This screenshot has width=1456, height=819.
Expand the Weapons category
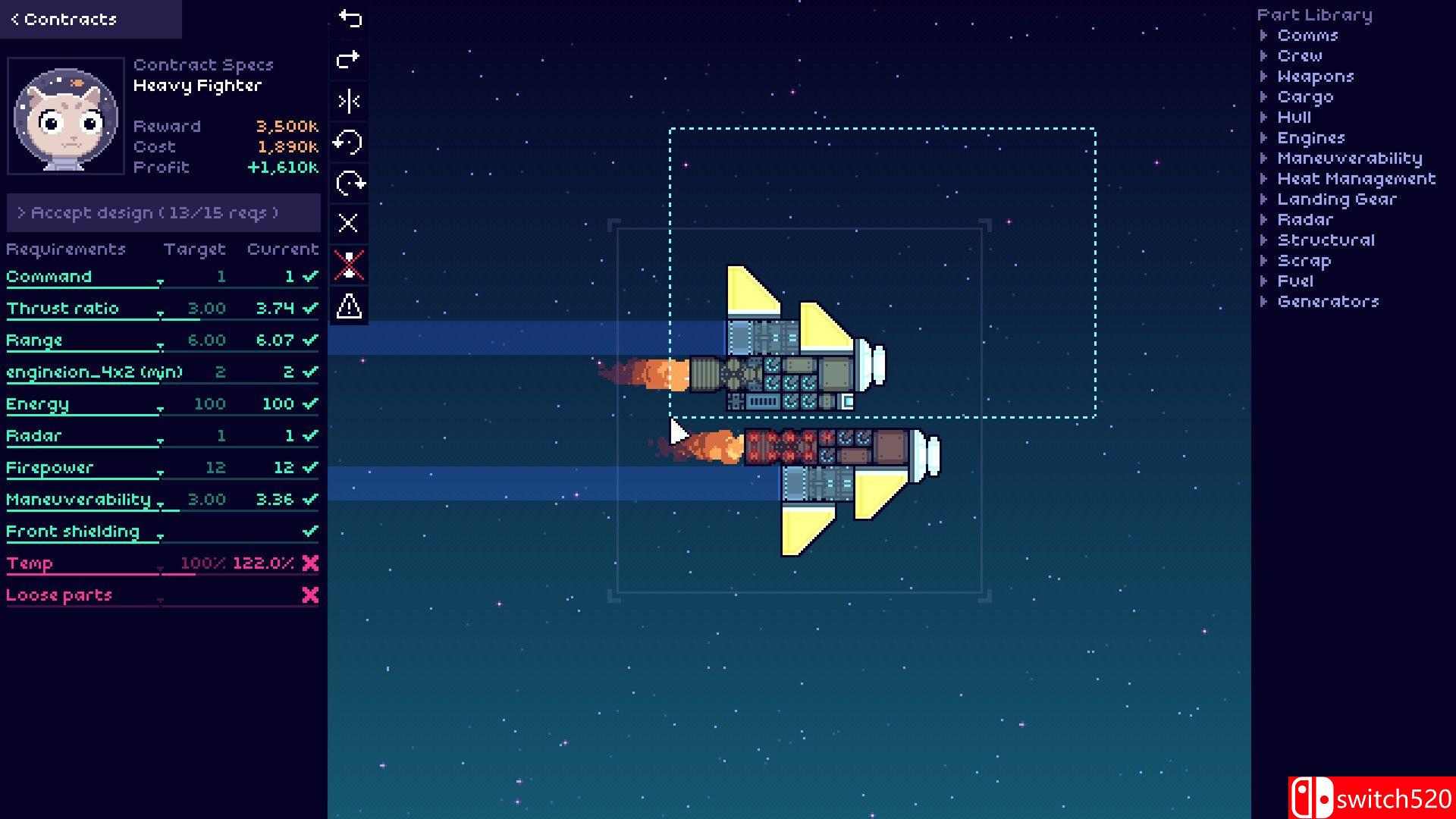(1316, 76)
